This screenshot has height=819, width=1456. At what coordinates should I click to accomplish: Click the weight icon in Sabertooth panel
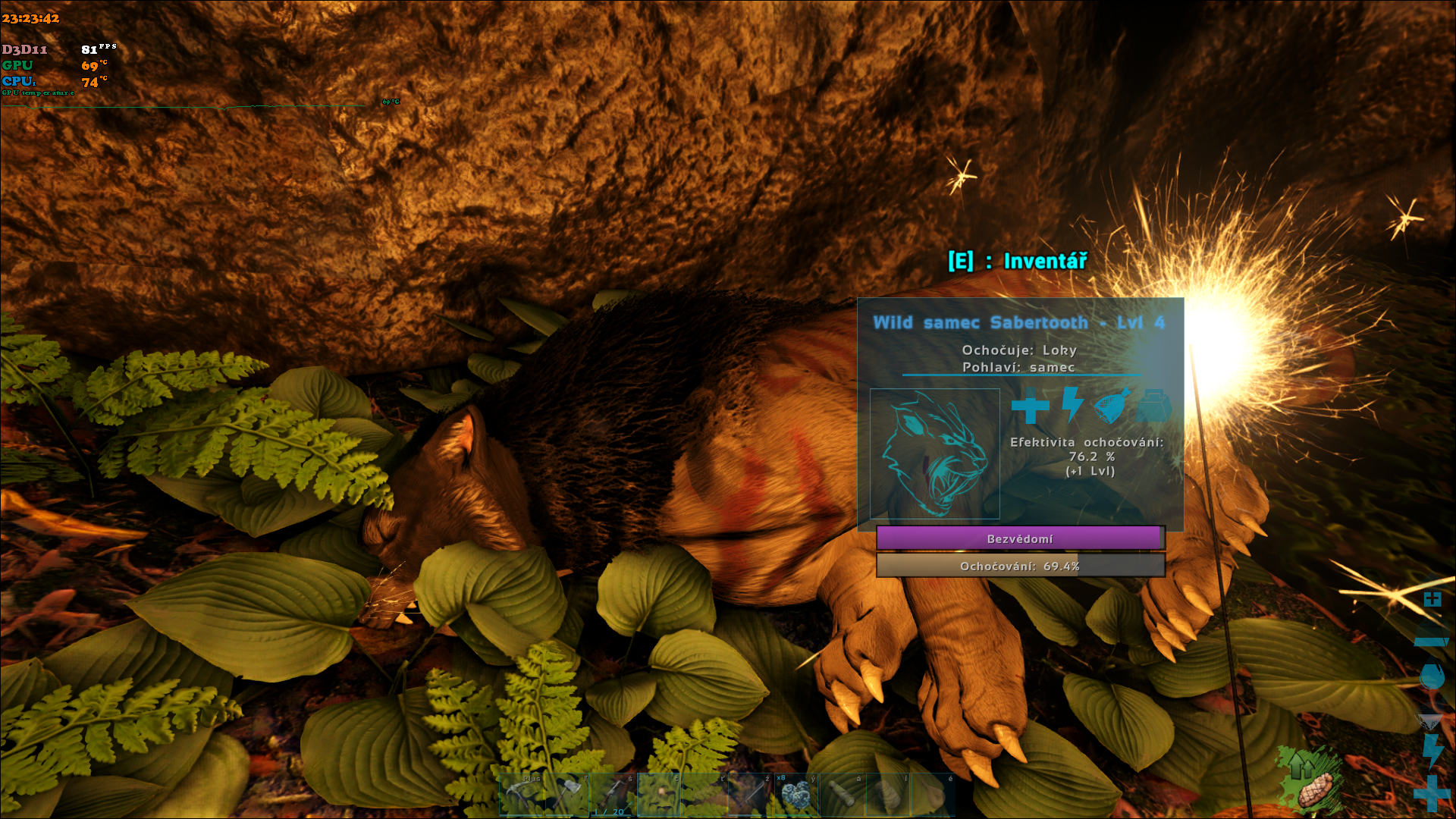(x=1154, y=406)
